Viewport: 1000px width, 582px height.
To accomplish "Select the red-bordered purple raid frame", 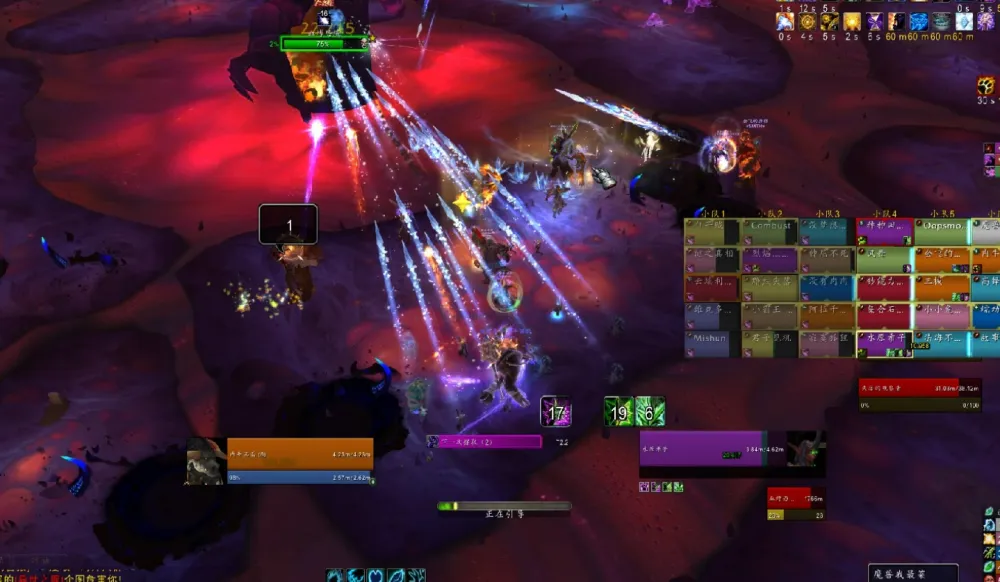I will coord(884,232).
